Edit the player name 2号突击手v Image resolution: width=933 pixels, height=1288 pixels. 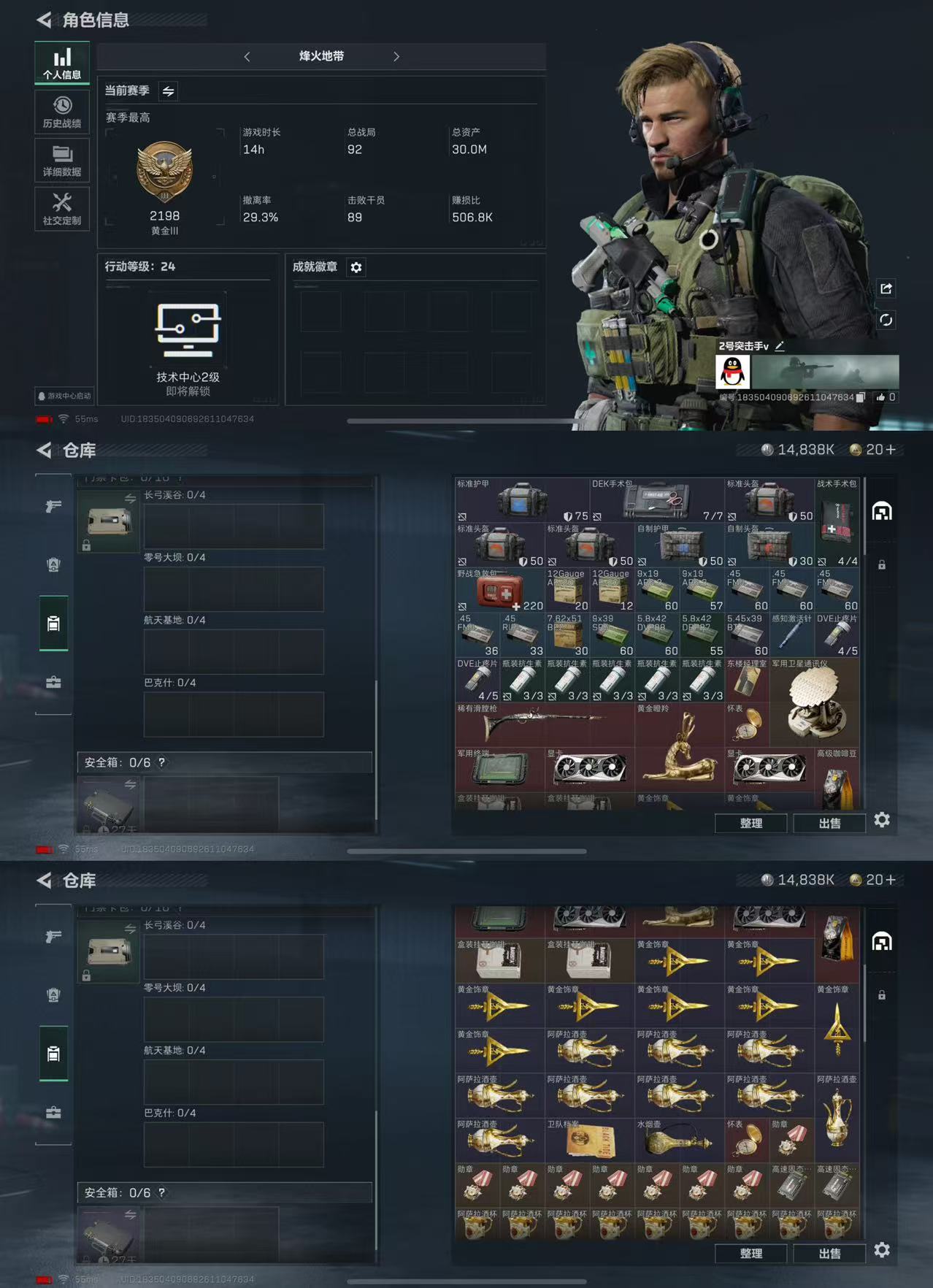(780, 346)
